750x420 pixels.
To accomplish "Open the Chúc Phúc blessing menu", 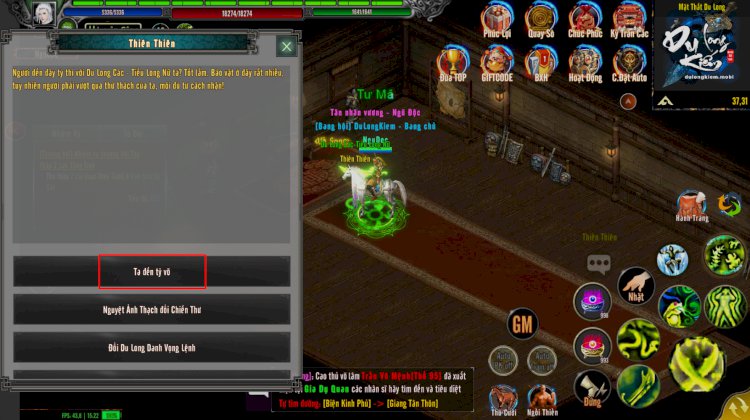I will tap(585, 19).
